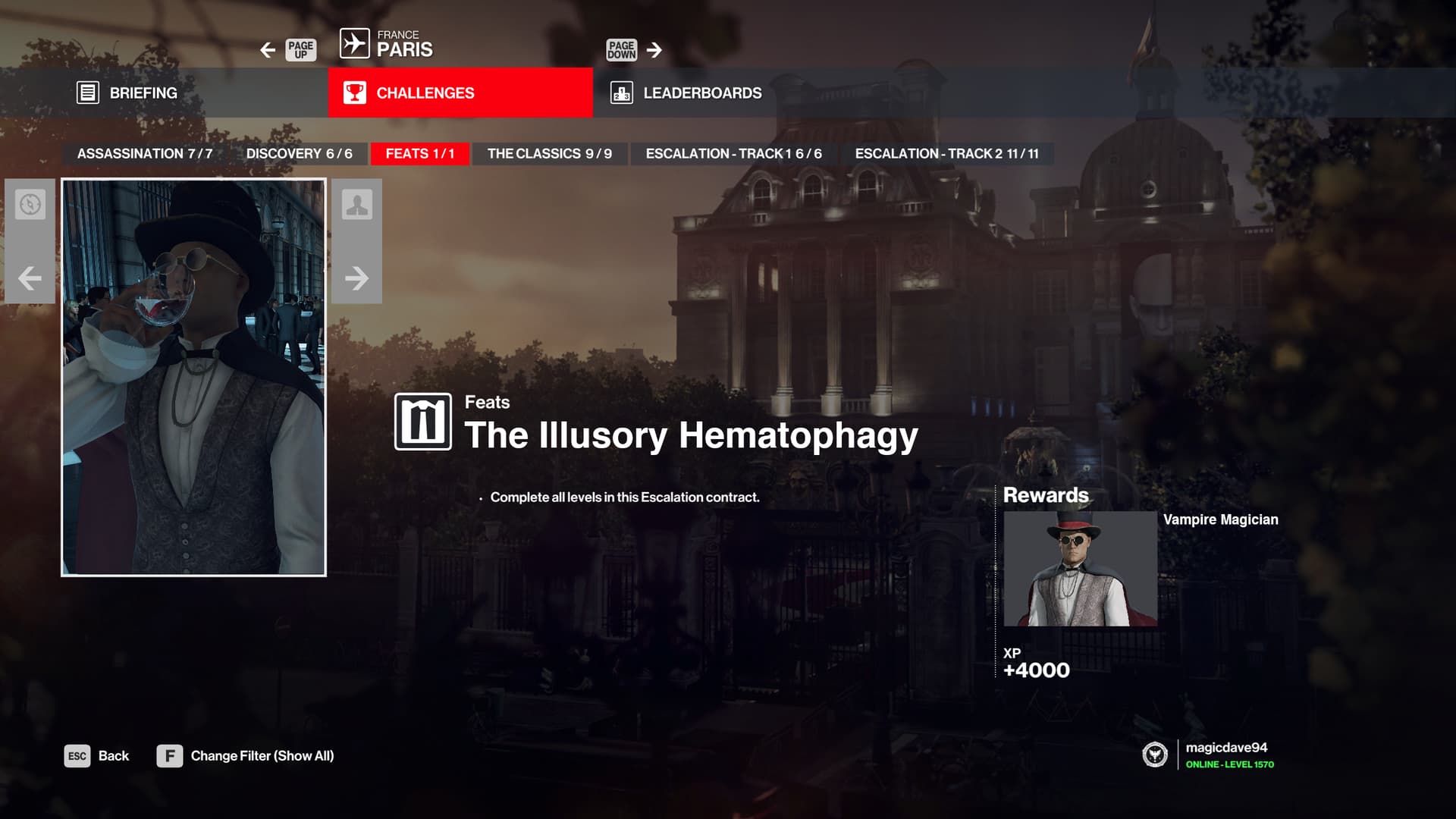
Task: Switch to Escalation - Track 2 category
Action: pyautogui.click(x=946, y=153)
